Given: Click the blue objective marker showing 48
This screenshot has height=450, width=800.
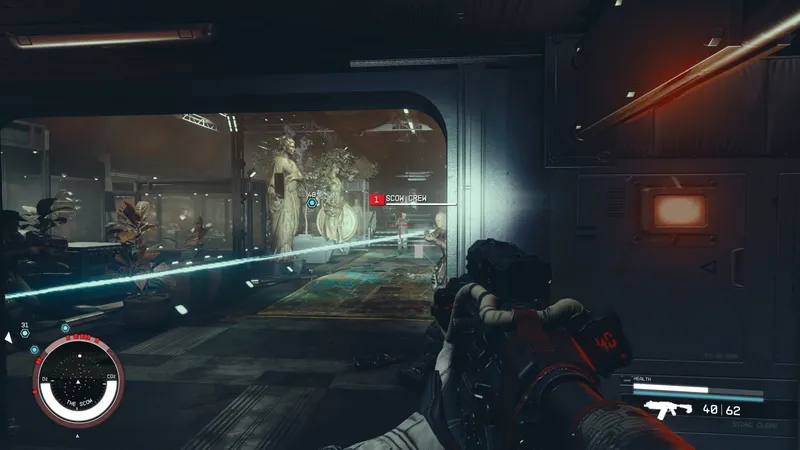Looking at the screenshot, I should [x=312, y=203].
